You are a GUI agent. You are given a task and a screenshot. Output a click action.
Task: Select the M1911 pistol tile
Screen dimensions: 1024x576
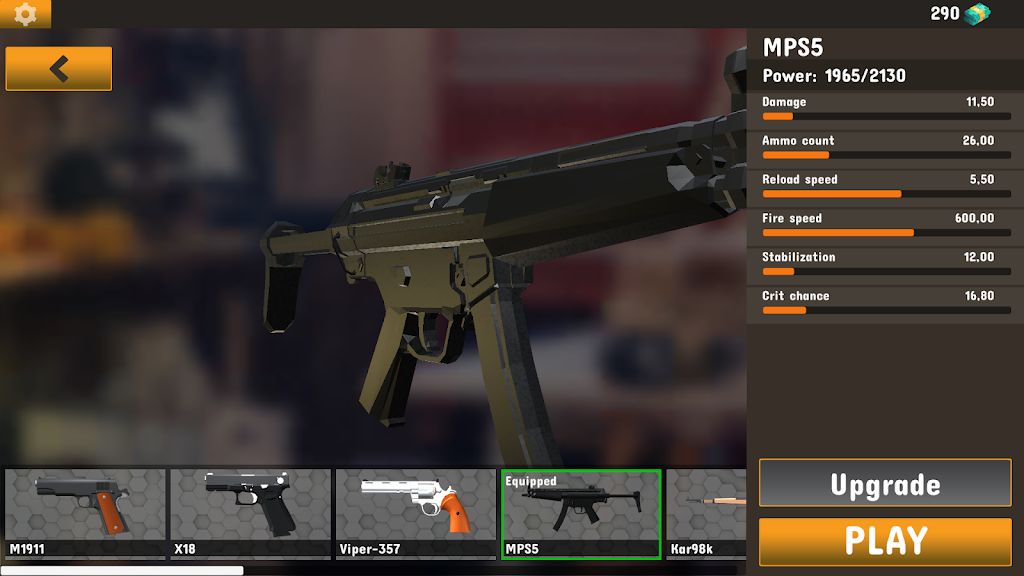click(85, 513)
